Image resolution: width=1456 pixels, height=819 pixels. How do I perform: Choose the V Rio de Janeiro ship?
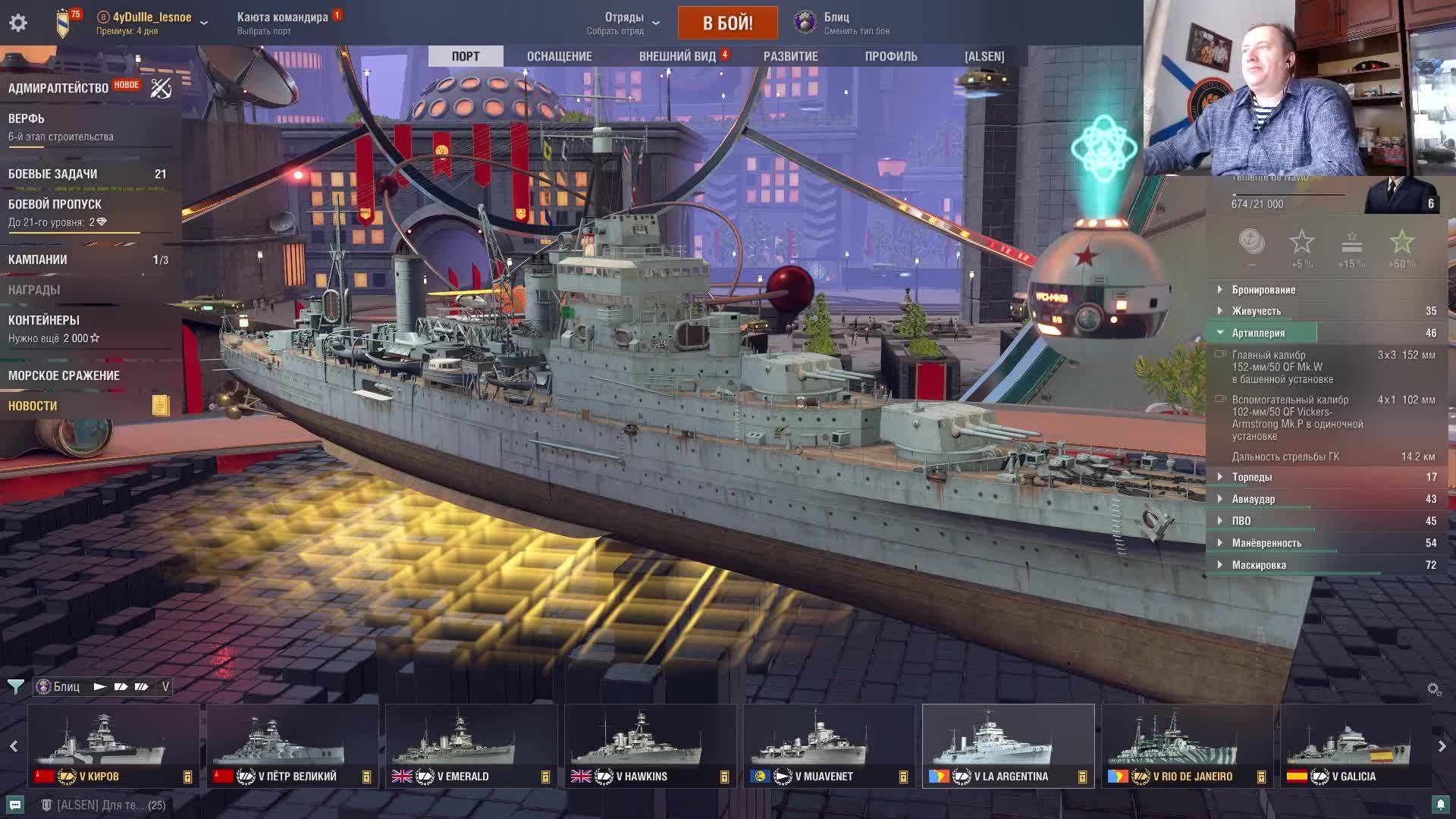(1187, 745)
